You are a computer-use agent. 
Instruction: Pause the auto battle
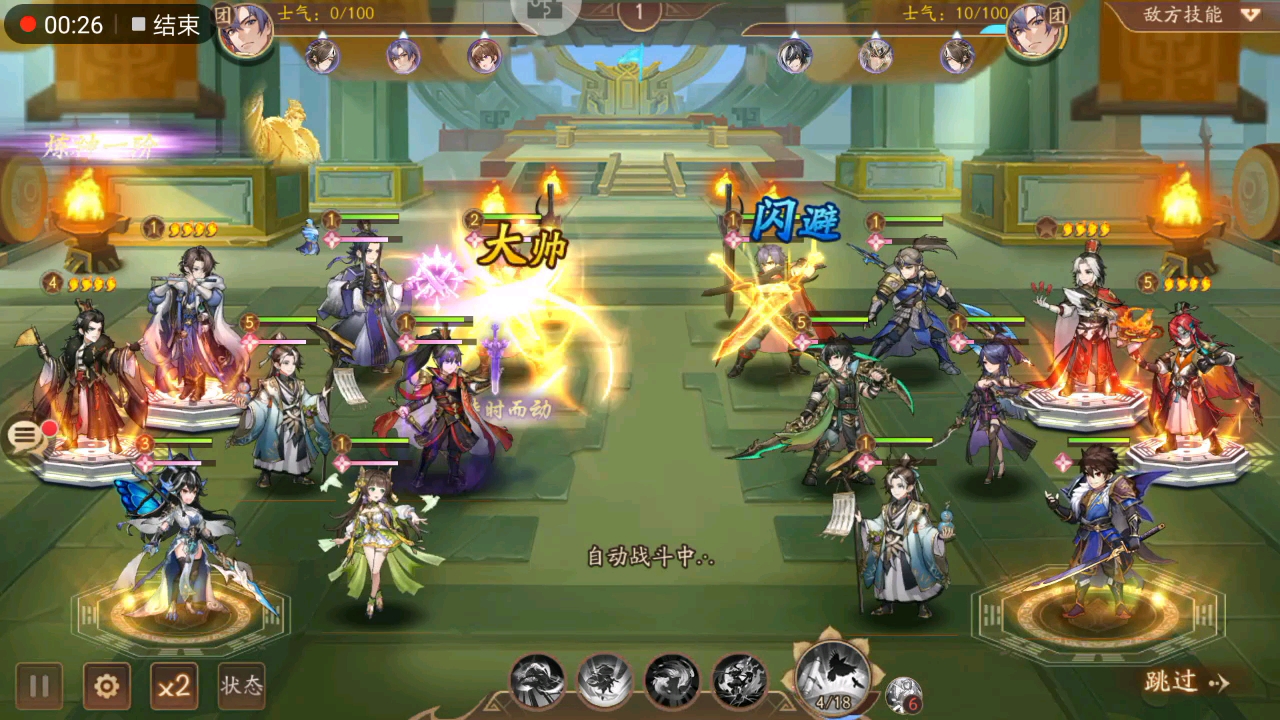click(38, 686)
